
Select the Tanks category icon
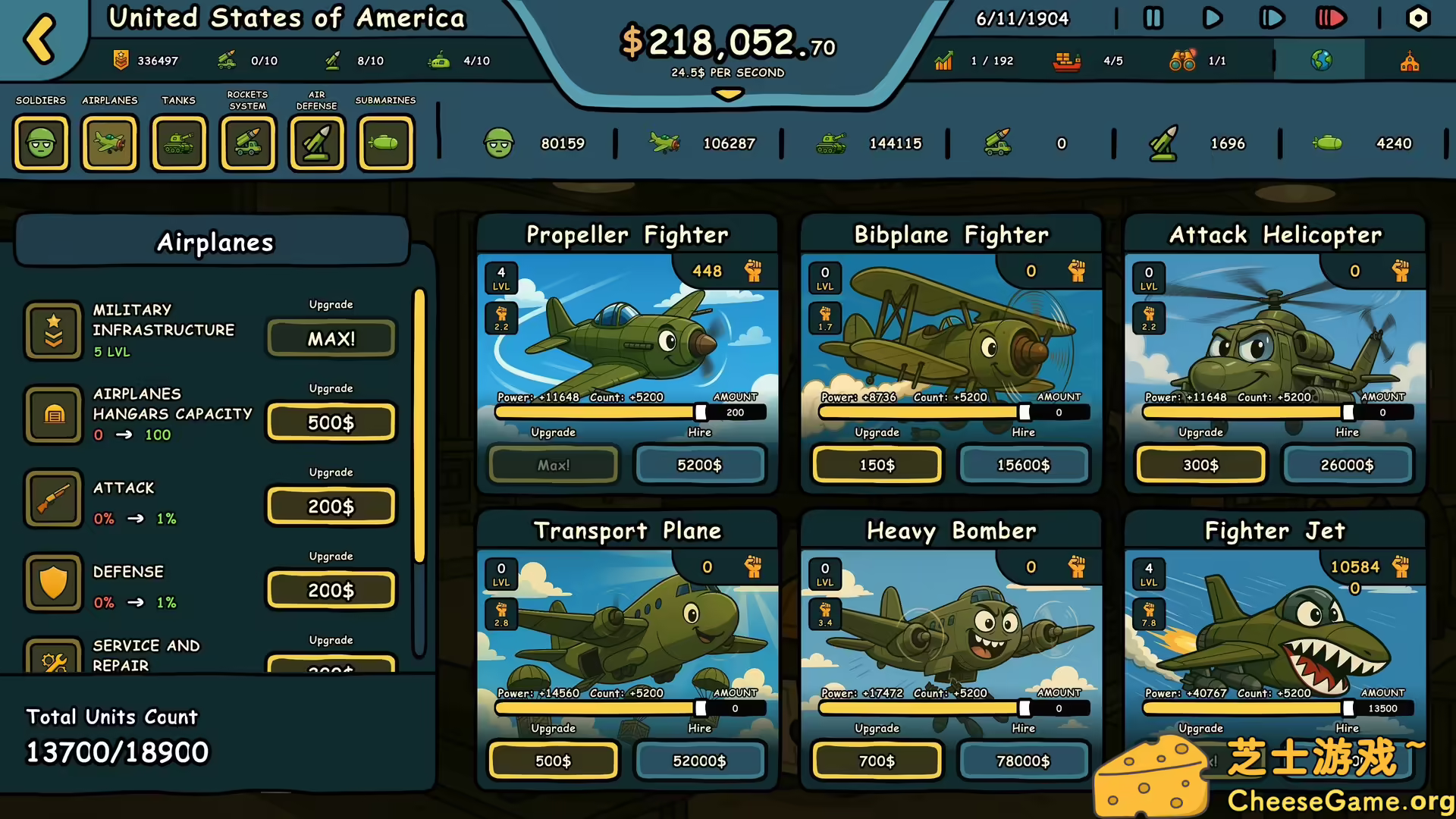coord(179,143)
